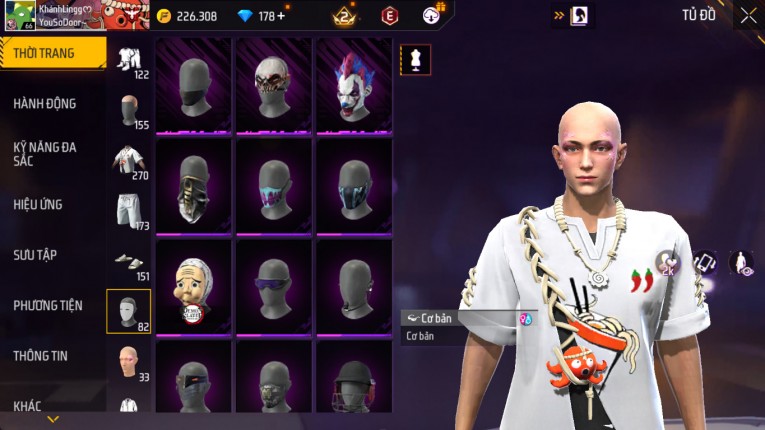The width and height of the screenshot is (765, 430).
Task: Go to the Sưu Tập tab
Action: click(x=35, y=255)
